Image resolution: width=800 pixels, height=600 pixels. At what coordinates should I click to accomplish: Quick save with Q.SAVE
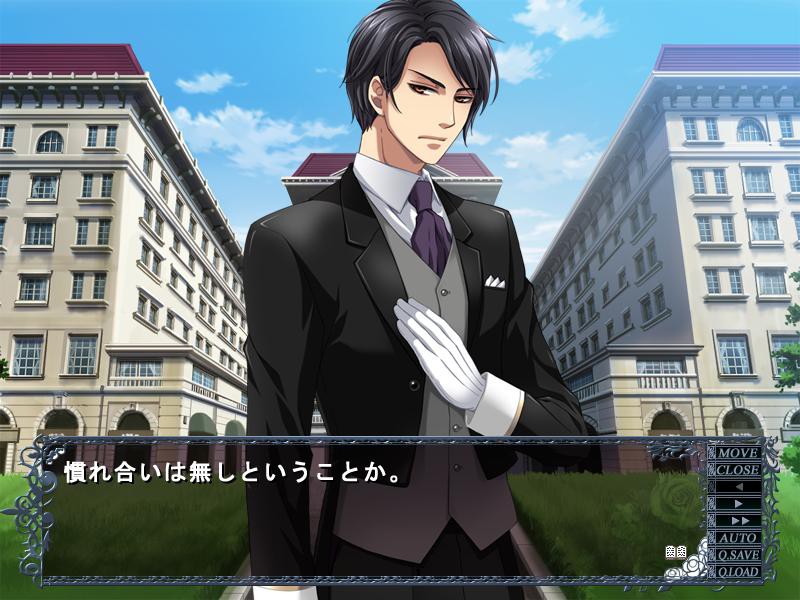[x=737, y=554]
